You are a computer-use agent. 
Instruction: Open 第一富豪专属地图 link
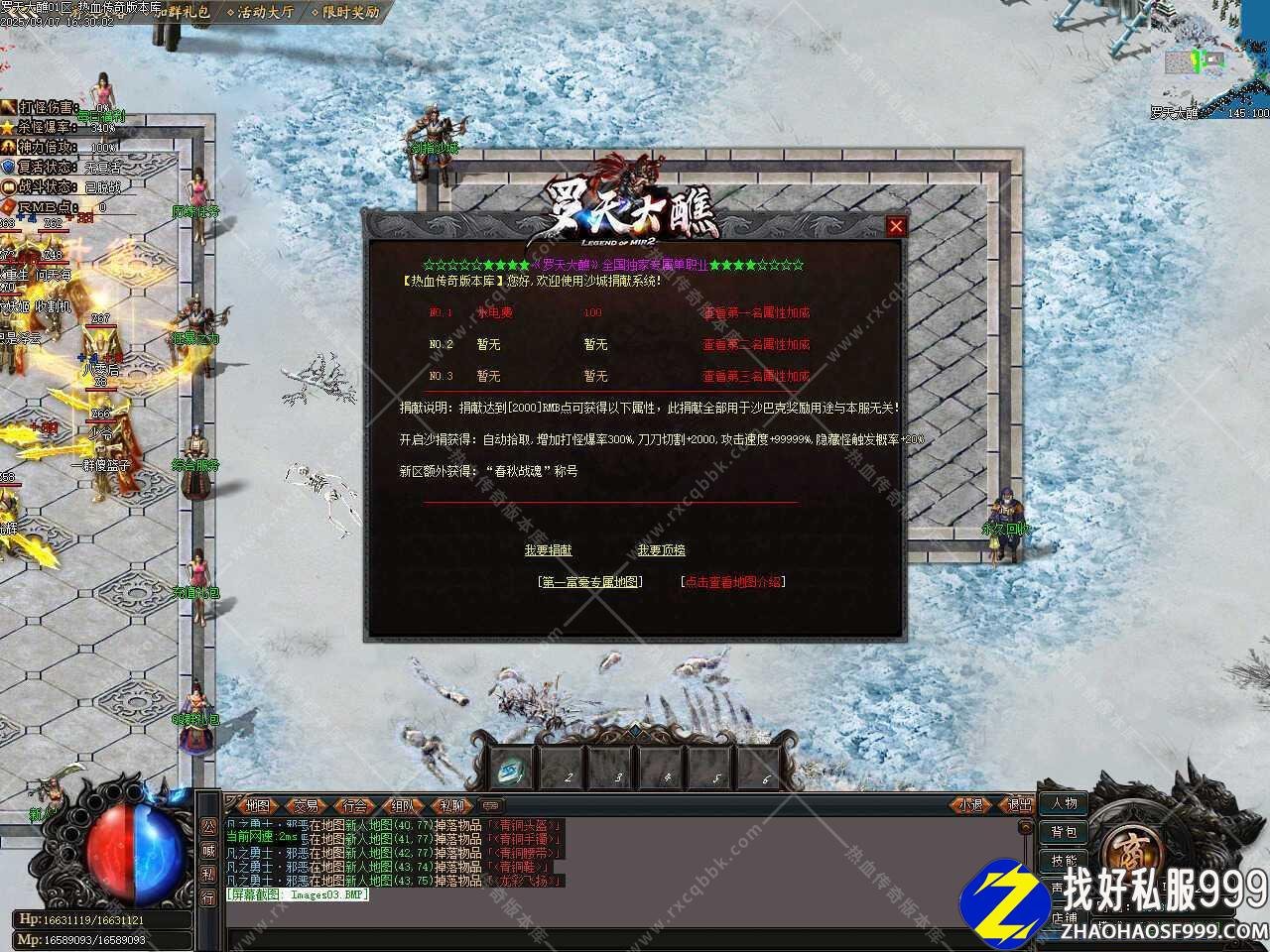point(590,582)
